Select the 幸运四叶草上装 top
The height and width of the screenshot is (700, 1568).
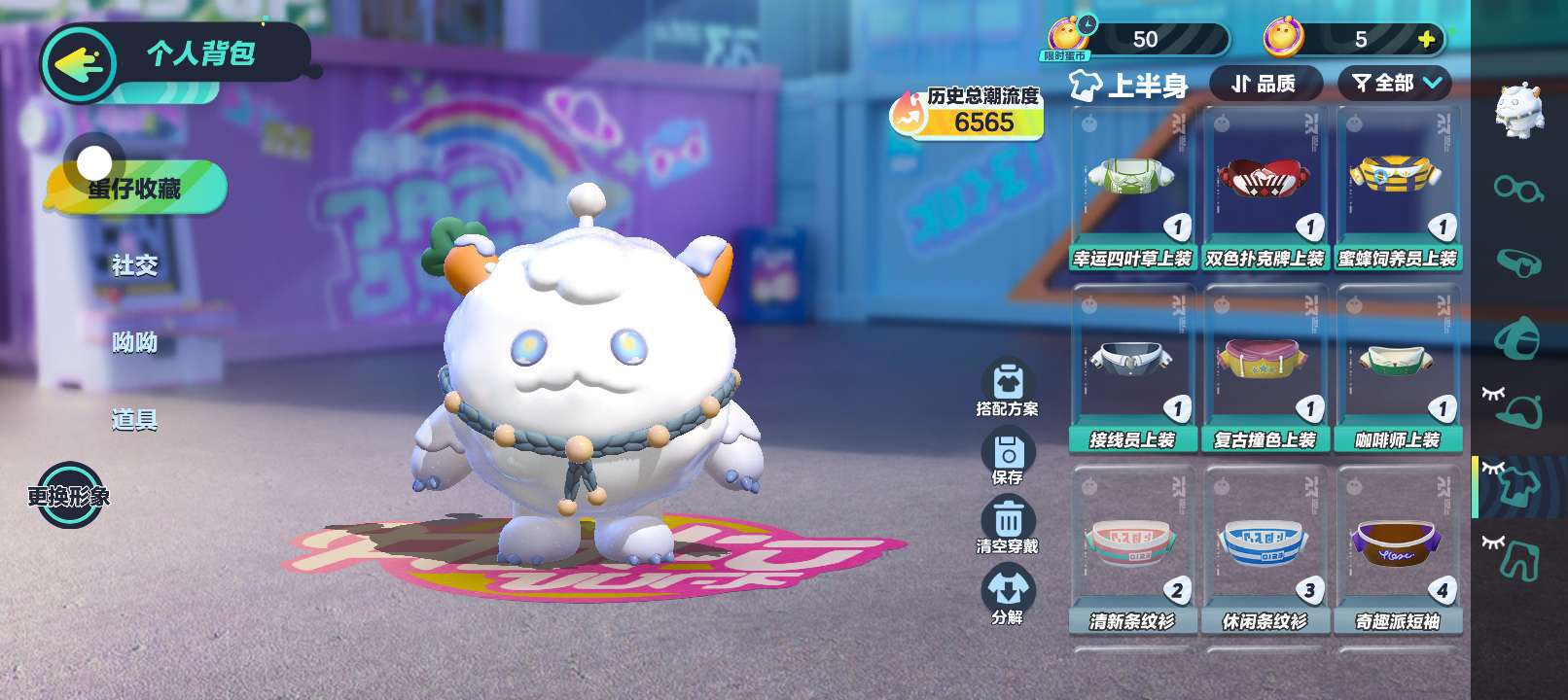pyautogui.click(x=1132, y=190)
